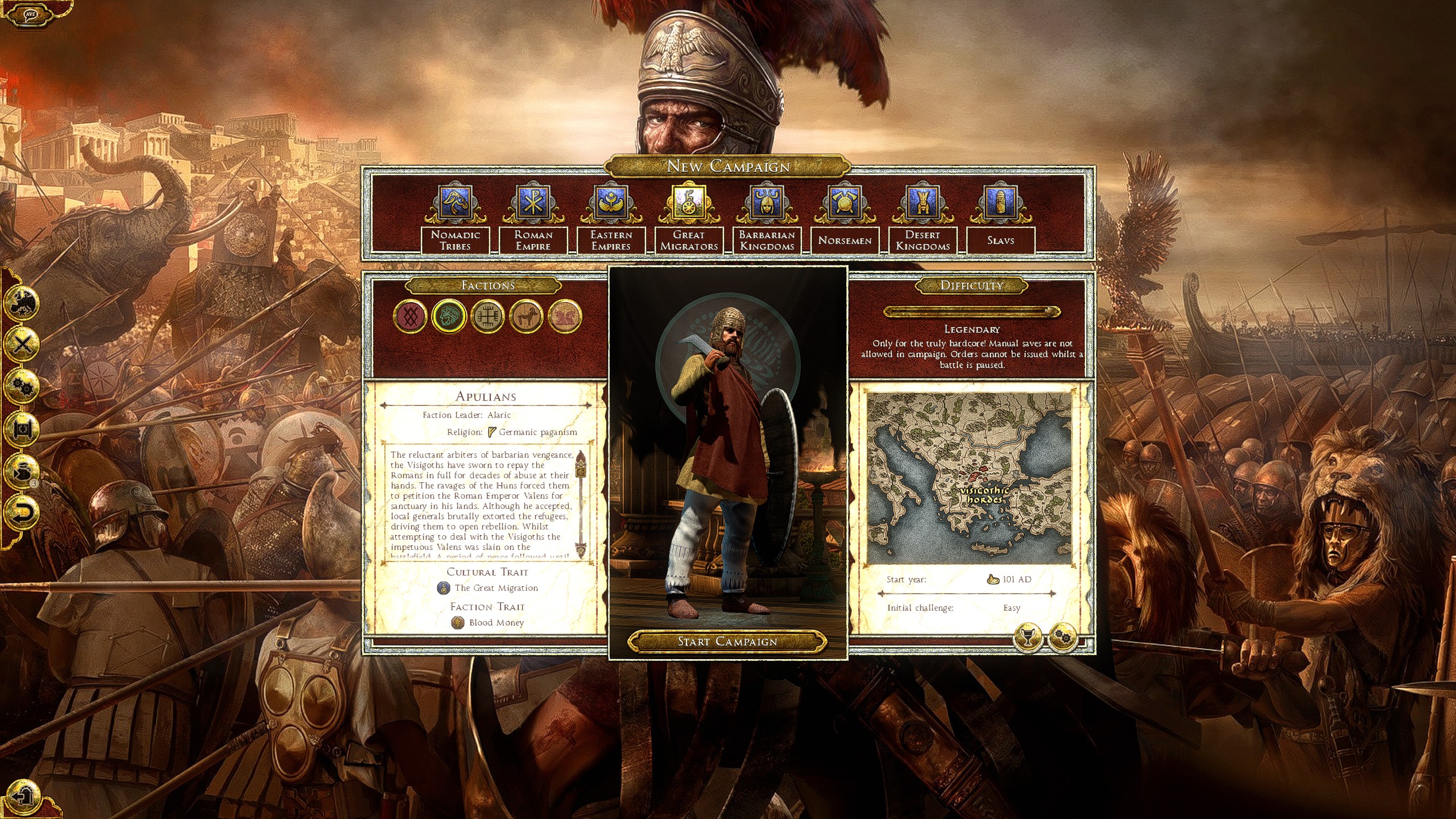Open game options gears in the sidebar
This screenshot has height=819, width=1456.
click(23, 387)
